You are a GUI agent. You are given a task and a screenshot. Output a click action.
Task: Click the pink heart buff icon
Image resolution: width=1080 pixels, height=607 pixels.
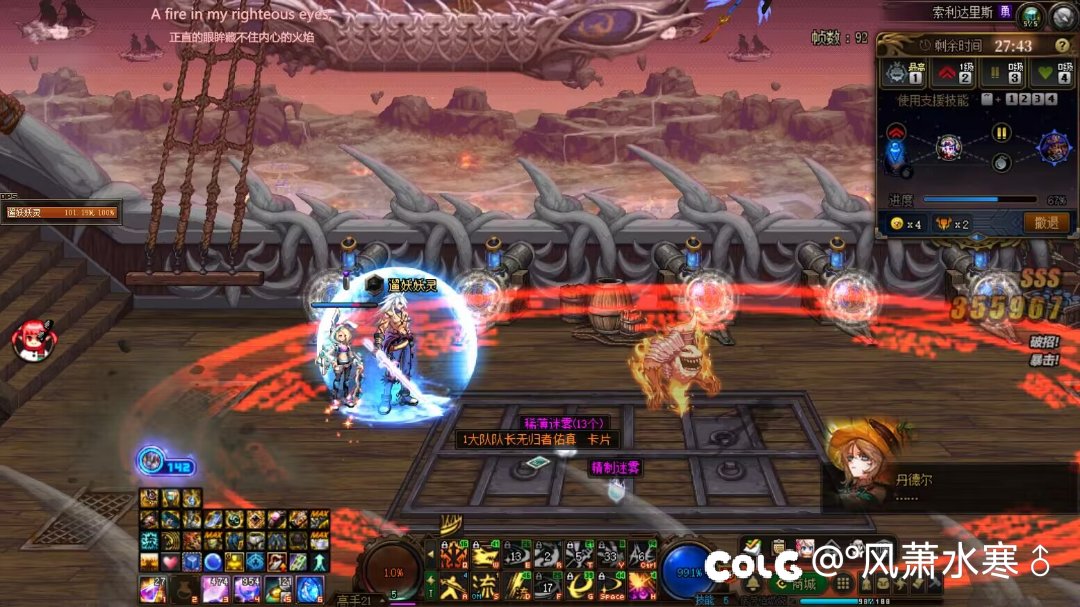(170, 561)
